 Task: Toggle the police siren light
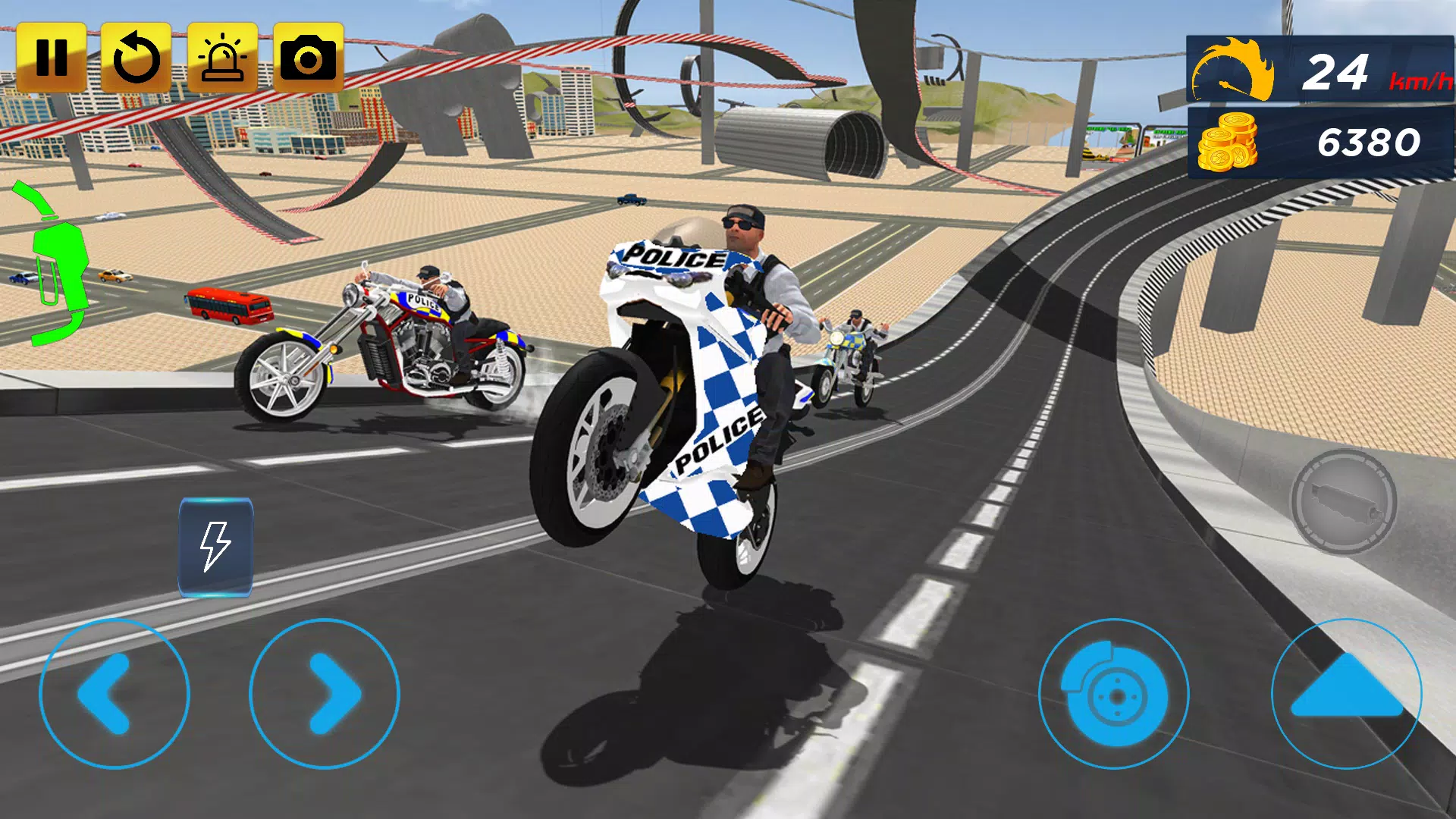pyautogui.click(x=222, y=58)
